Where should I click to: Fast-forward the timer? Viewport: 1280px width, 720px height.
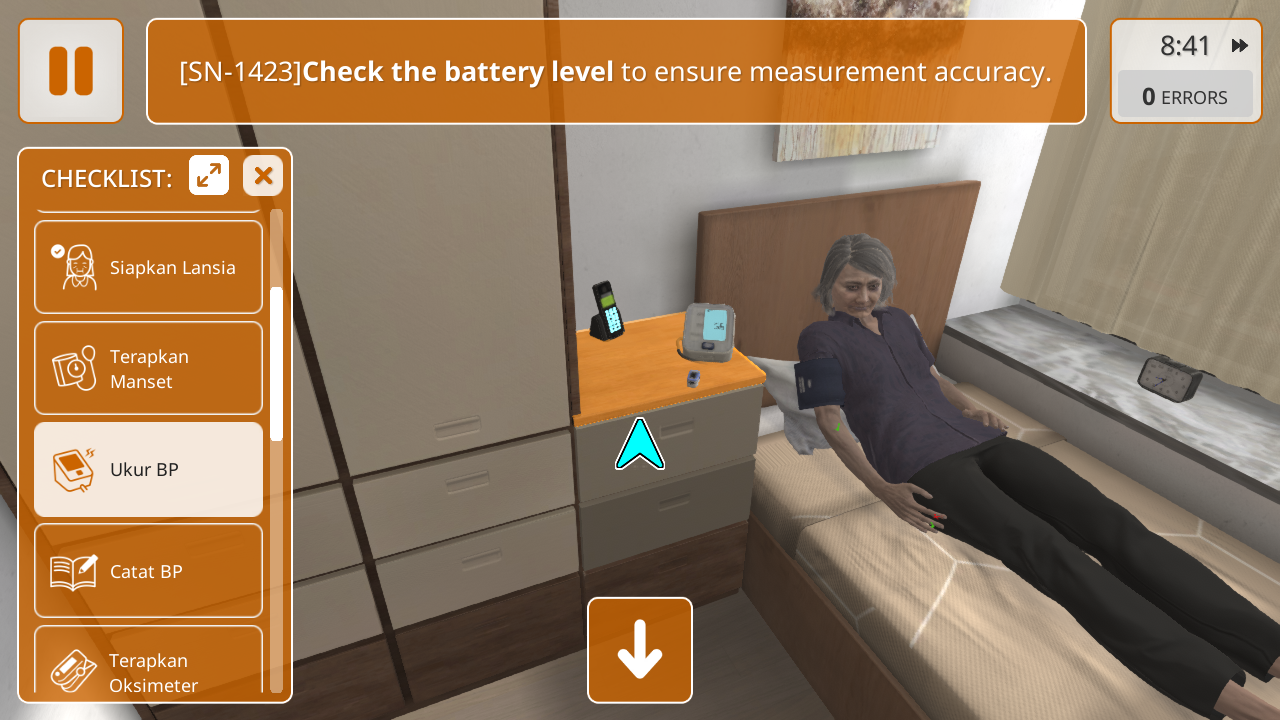[x=1240, y=46]
